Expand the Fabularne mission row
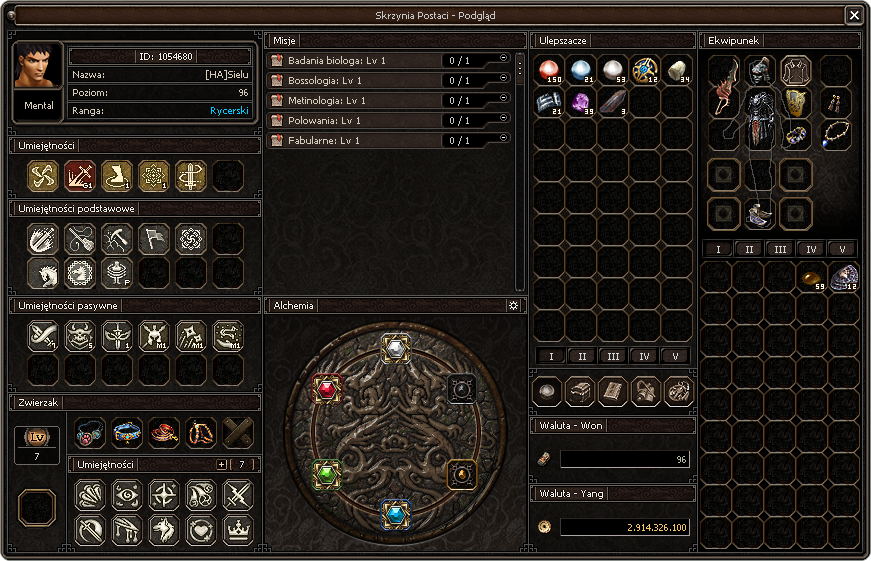Screen dimensions: 871x561 click(504, 139)
